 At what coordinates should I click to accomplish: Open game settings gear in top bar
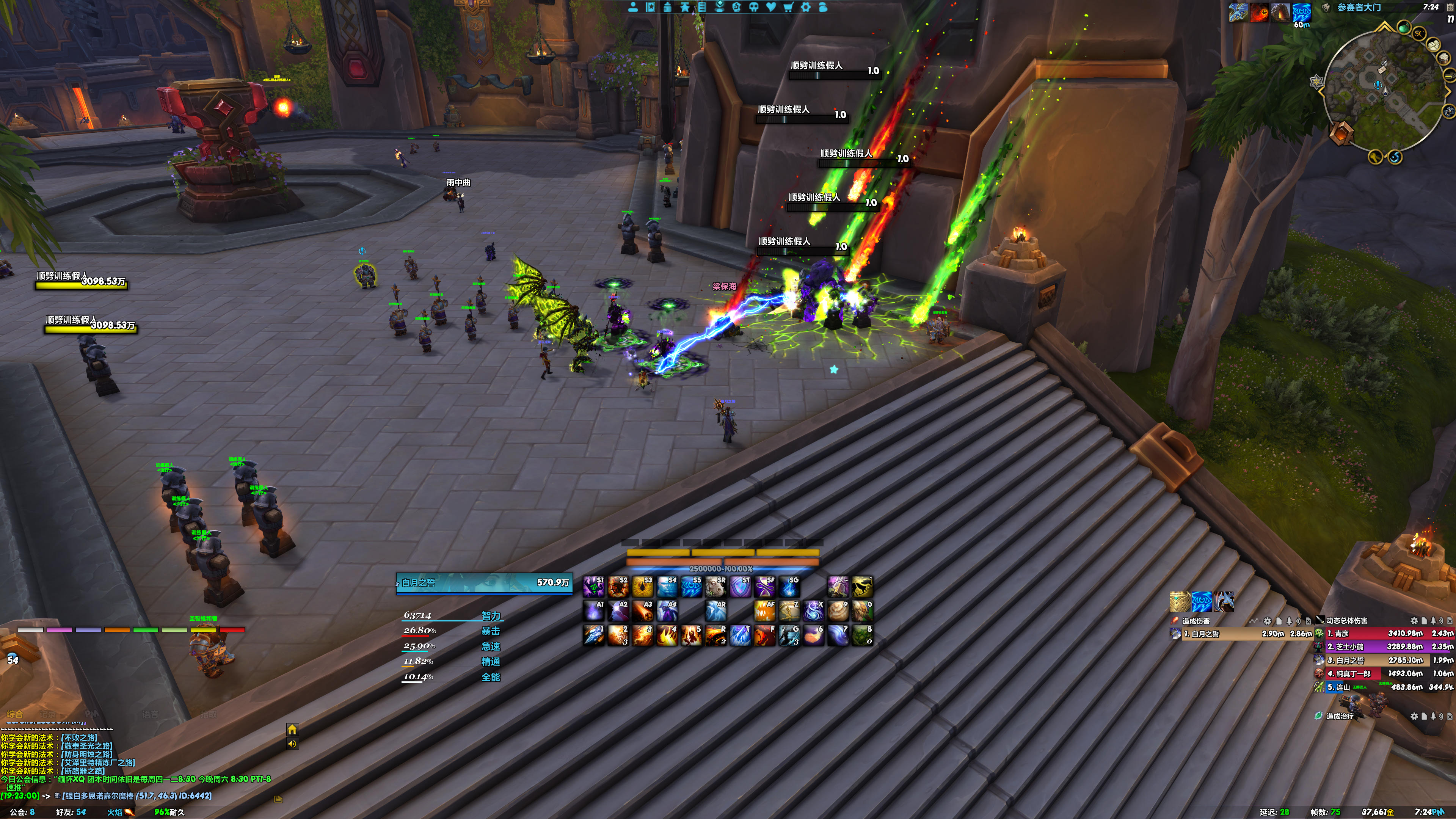(x=806, y=7)
